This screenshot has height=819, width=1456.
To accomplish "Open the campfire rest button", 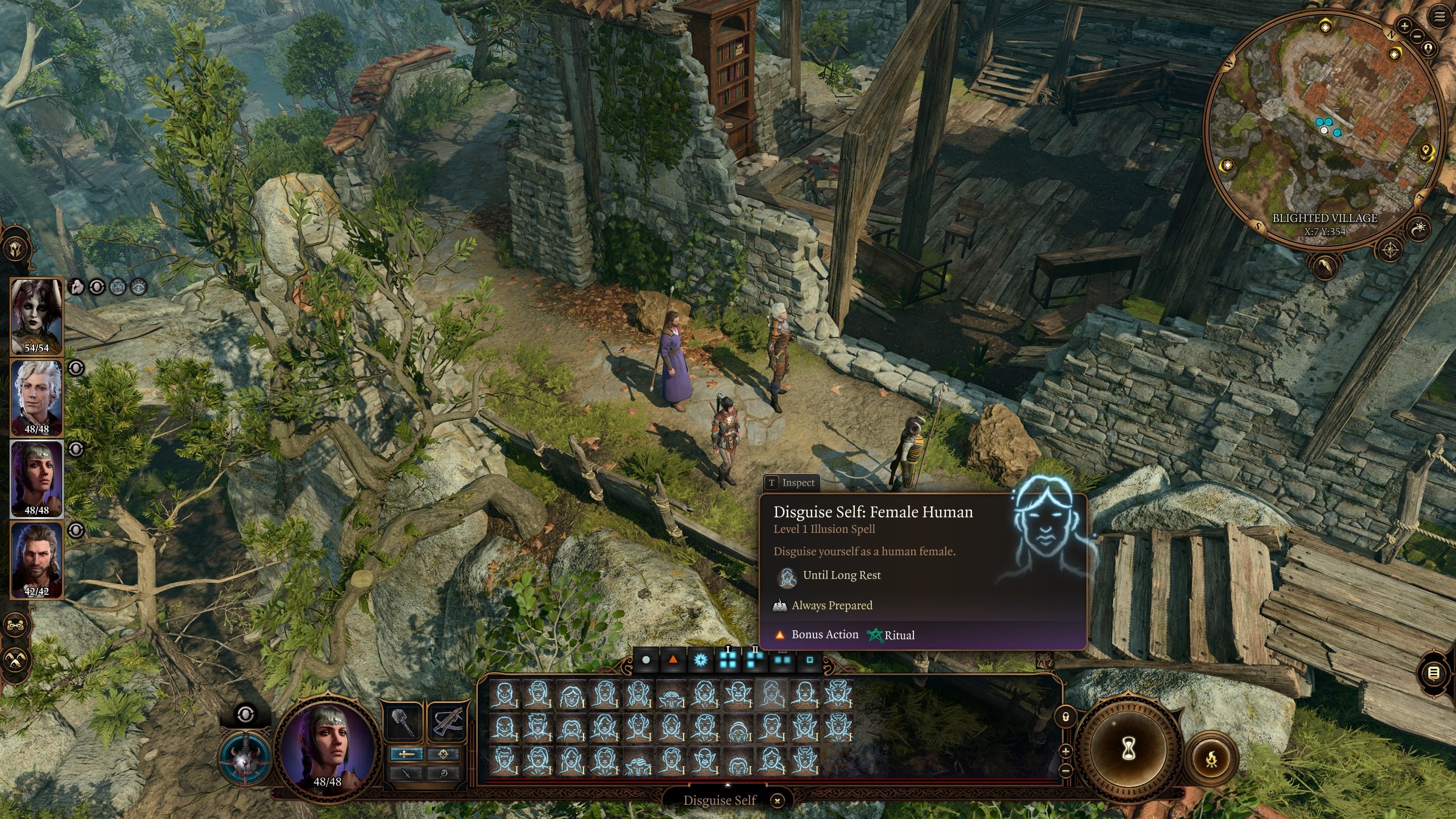I will coord(1211,758).
